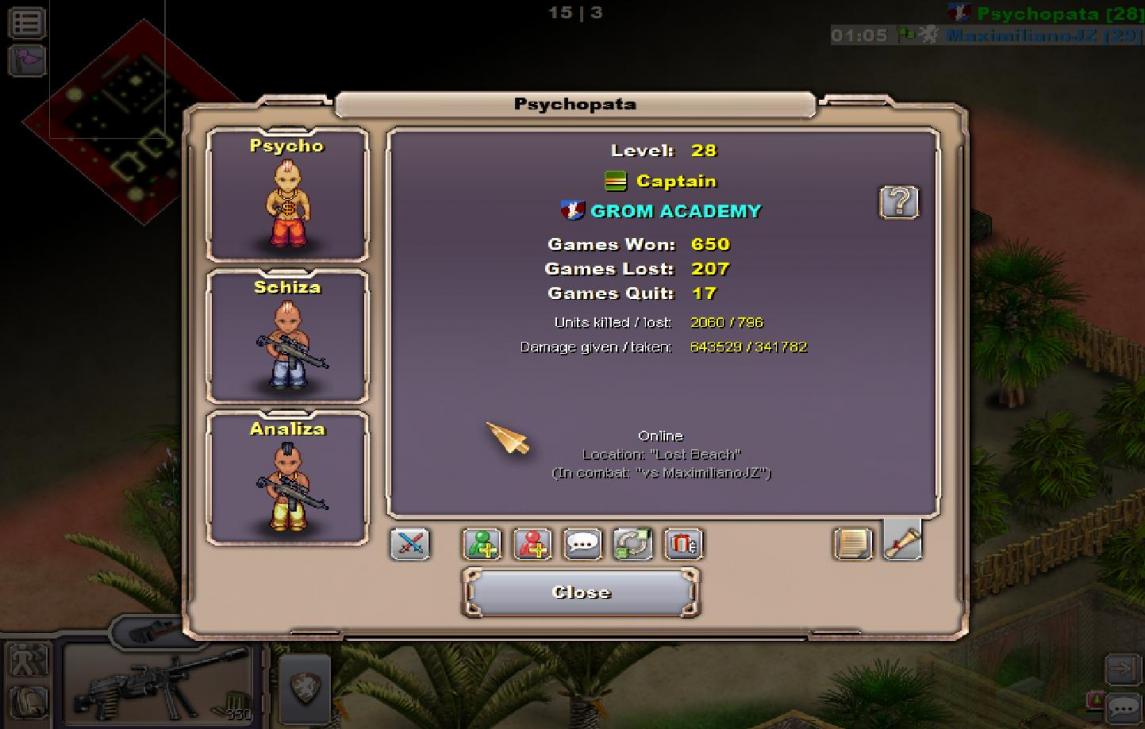1145x729 pixels.
Task: Challenge player with crossed swords icon
Action: click(410, 544)
